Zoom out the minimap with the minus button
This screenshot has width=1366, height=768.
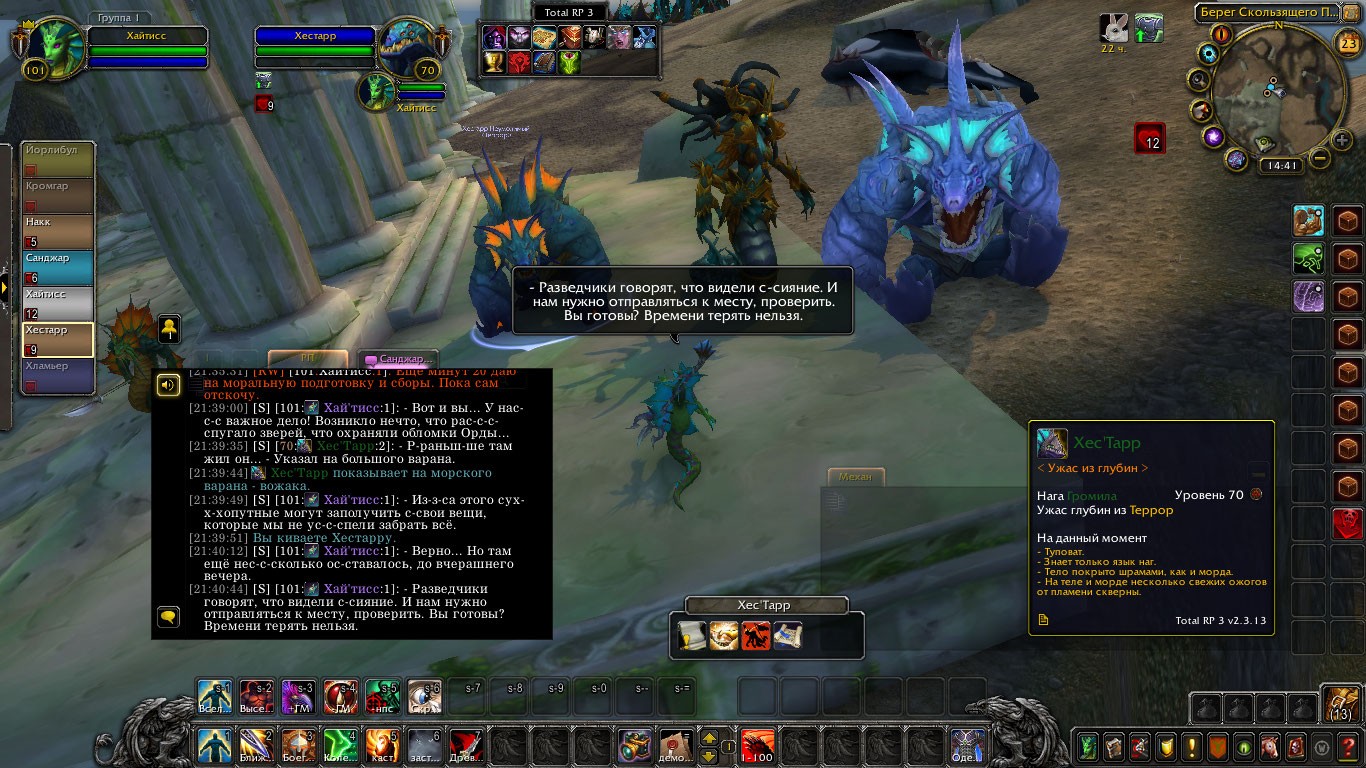pyautogui.click(x=1320, y=158)
